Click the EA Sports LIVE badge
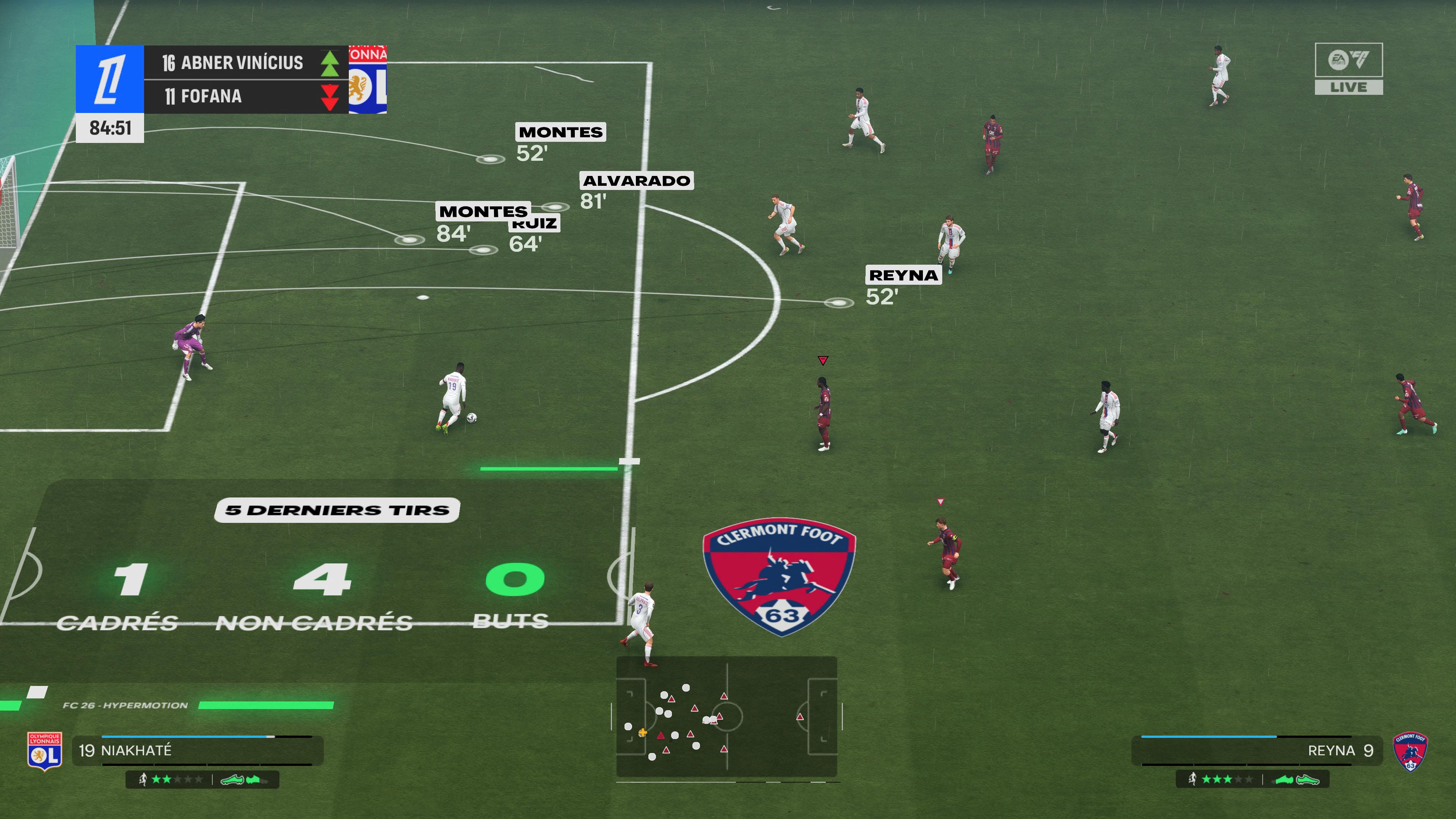The width and height of the screenshot is (1456, 819). [x=1349, y=69]
